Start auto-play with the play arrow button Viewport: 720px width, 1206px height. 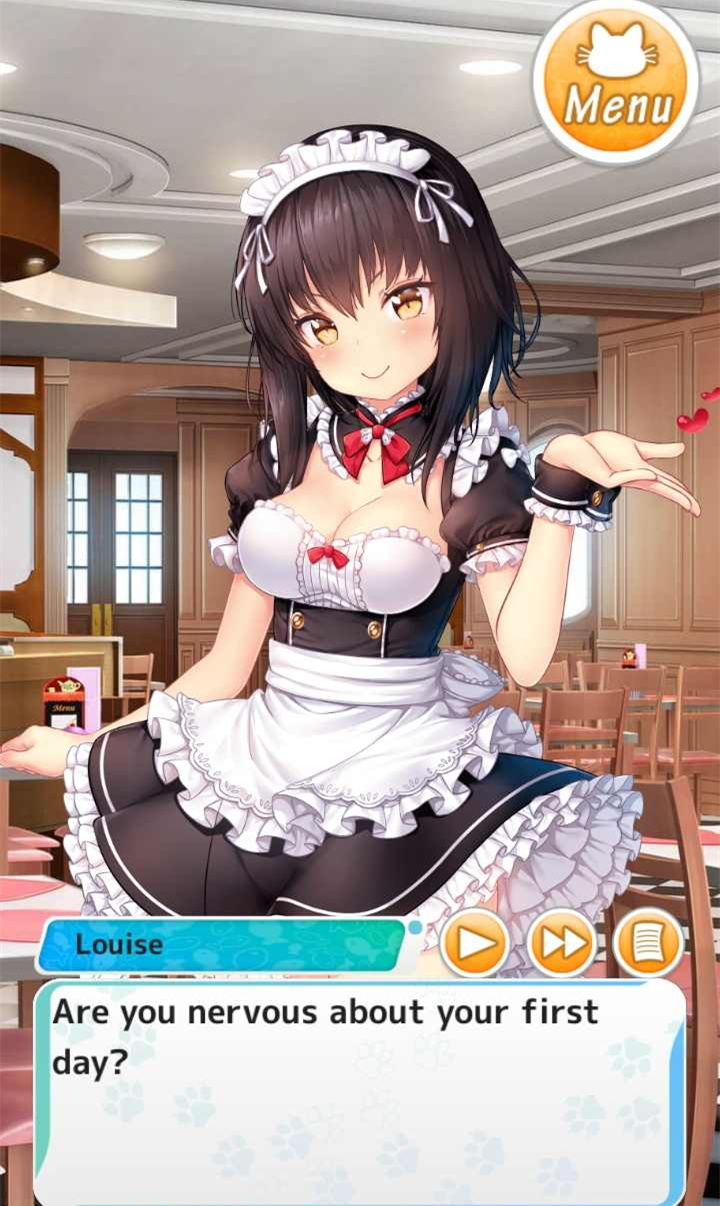(474, 943)
